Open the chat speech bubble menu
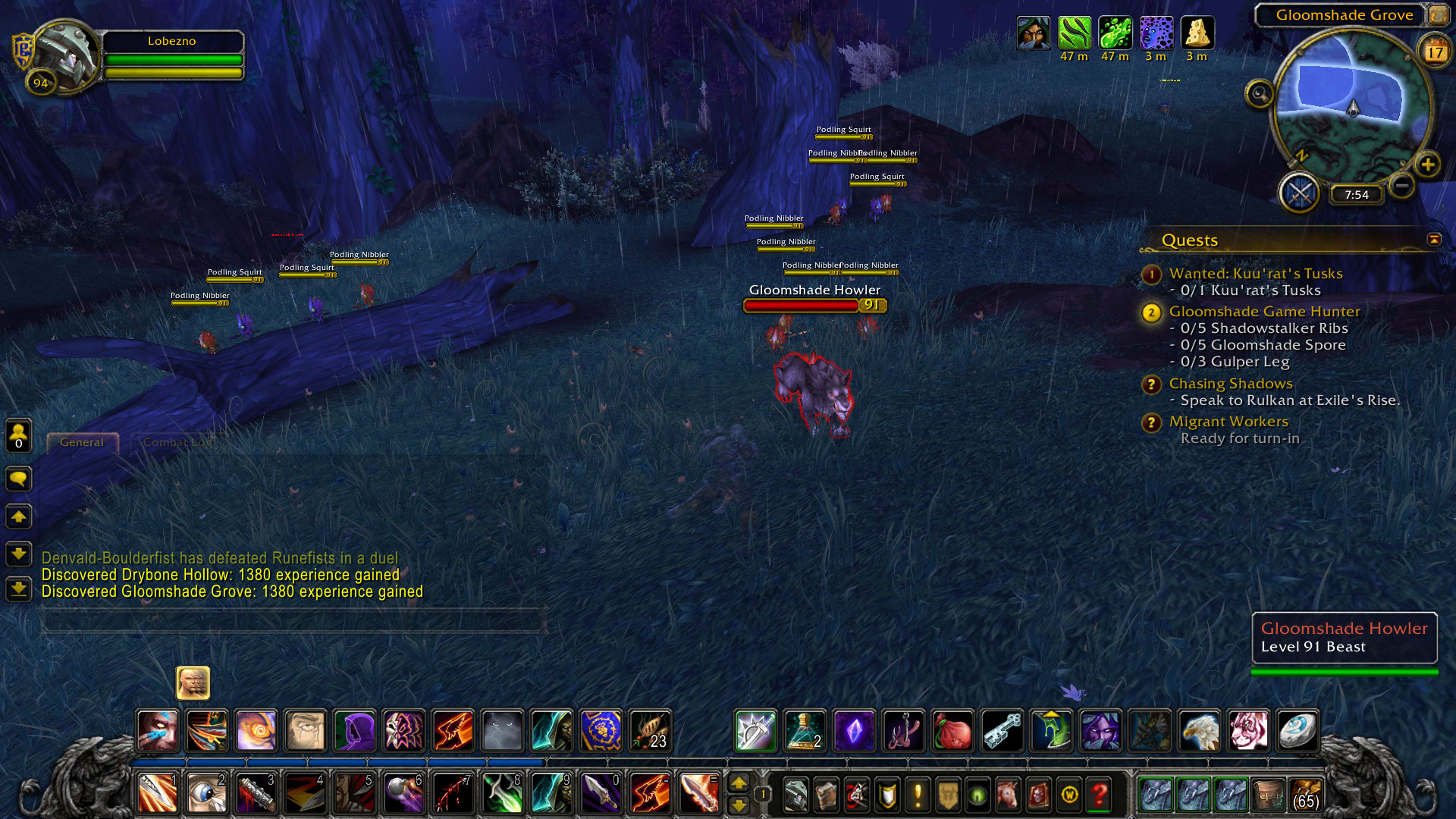This screenshot has width=1456, height=819. (19, 479)
